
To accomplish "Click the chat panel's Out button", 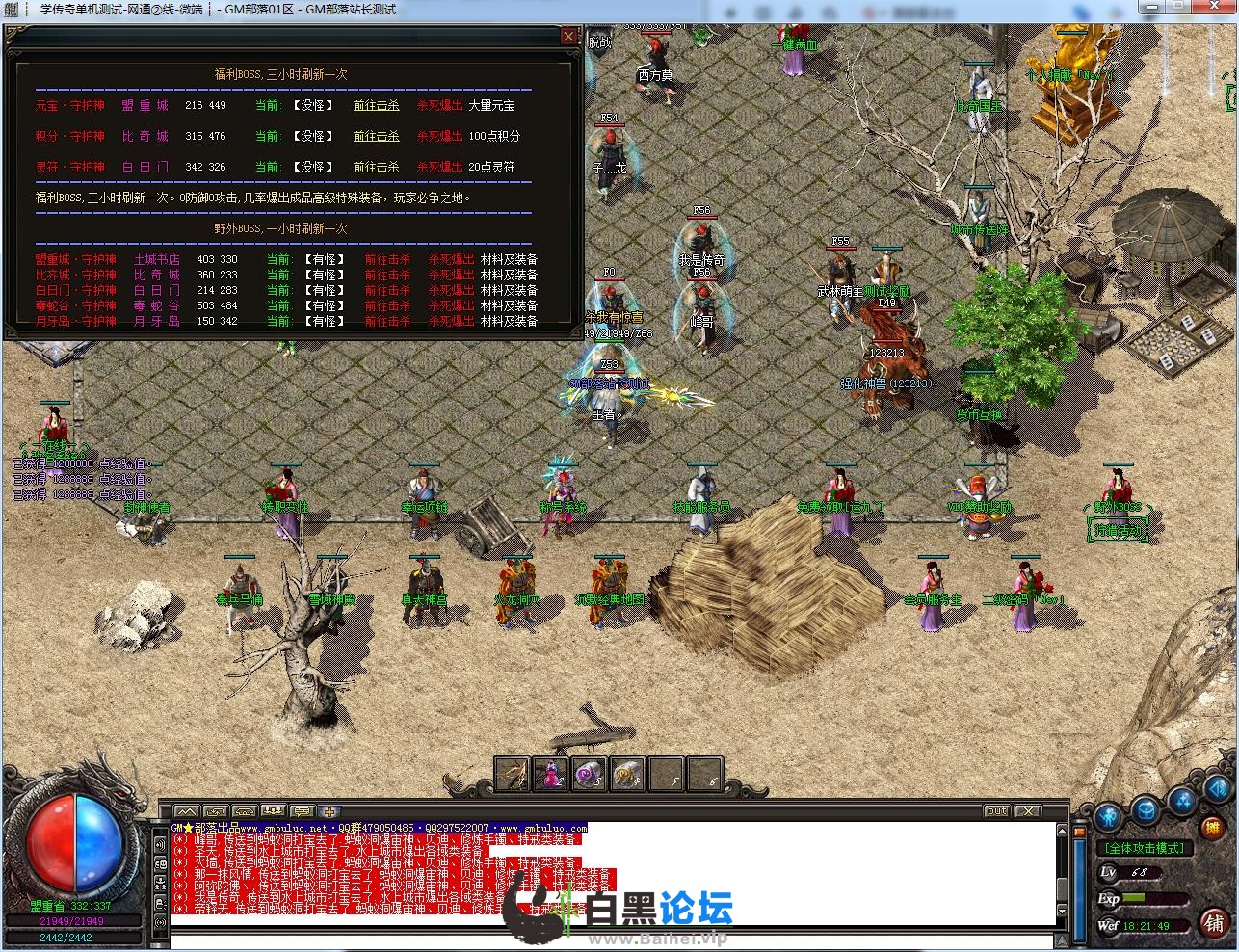I will coord(996,811).
